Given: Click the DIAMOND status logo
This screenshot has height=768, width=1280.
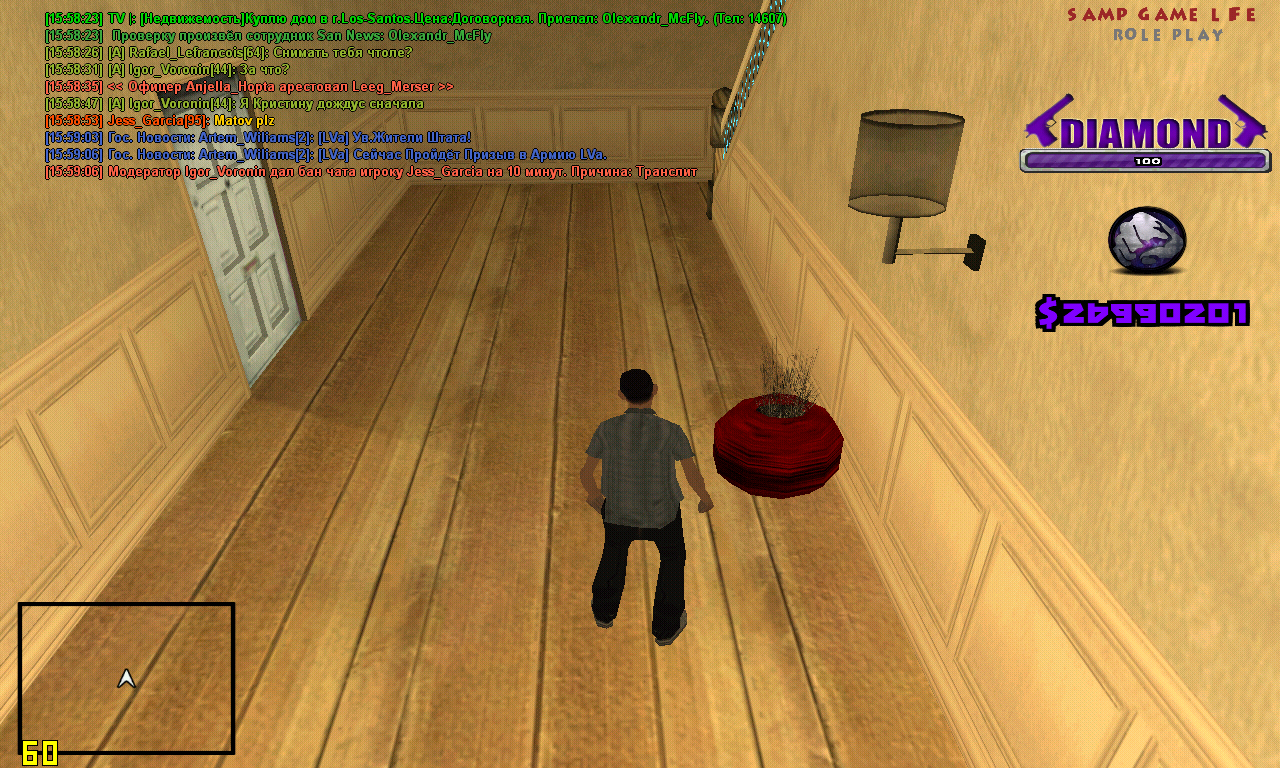Looking at the screenshot, I should (x=1146, y=131).
